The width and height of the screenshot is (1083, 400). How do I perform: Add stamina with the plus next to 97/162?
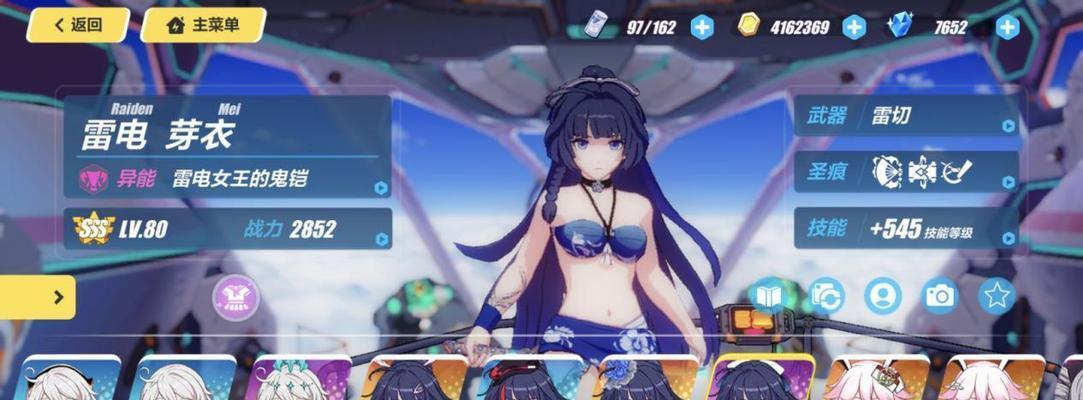703,27
